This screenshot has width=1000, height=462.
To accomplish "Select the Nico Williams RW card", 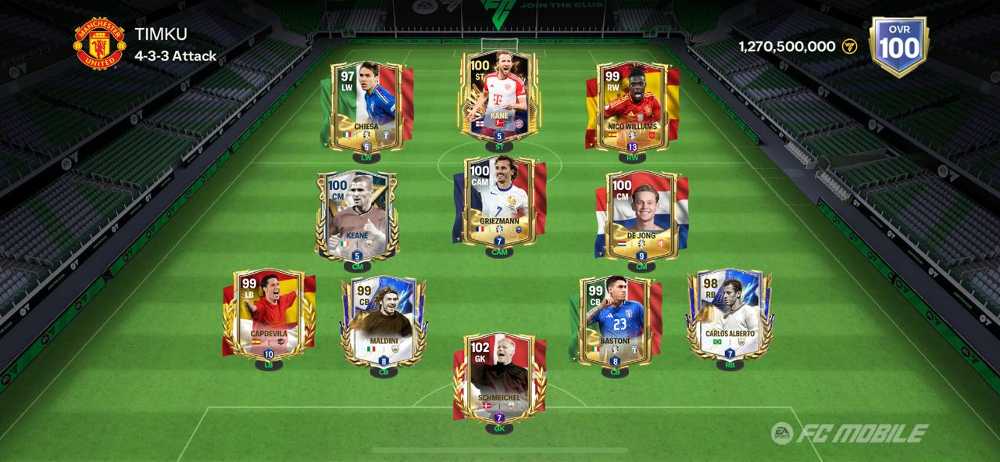I will 631,107.
